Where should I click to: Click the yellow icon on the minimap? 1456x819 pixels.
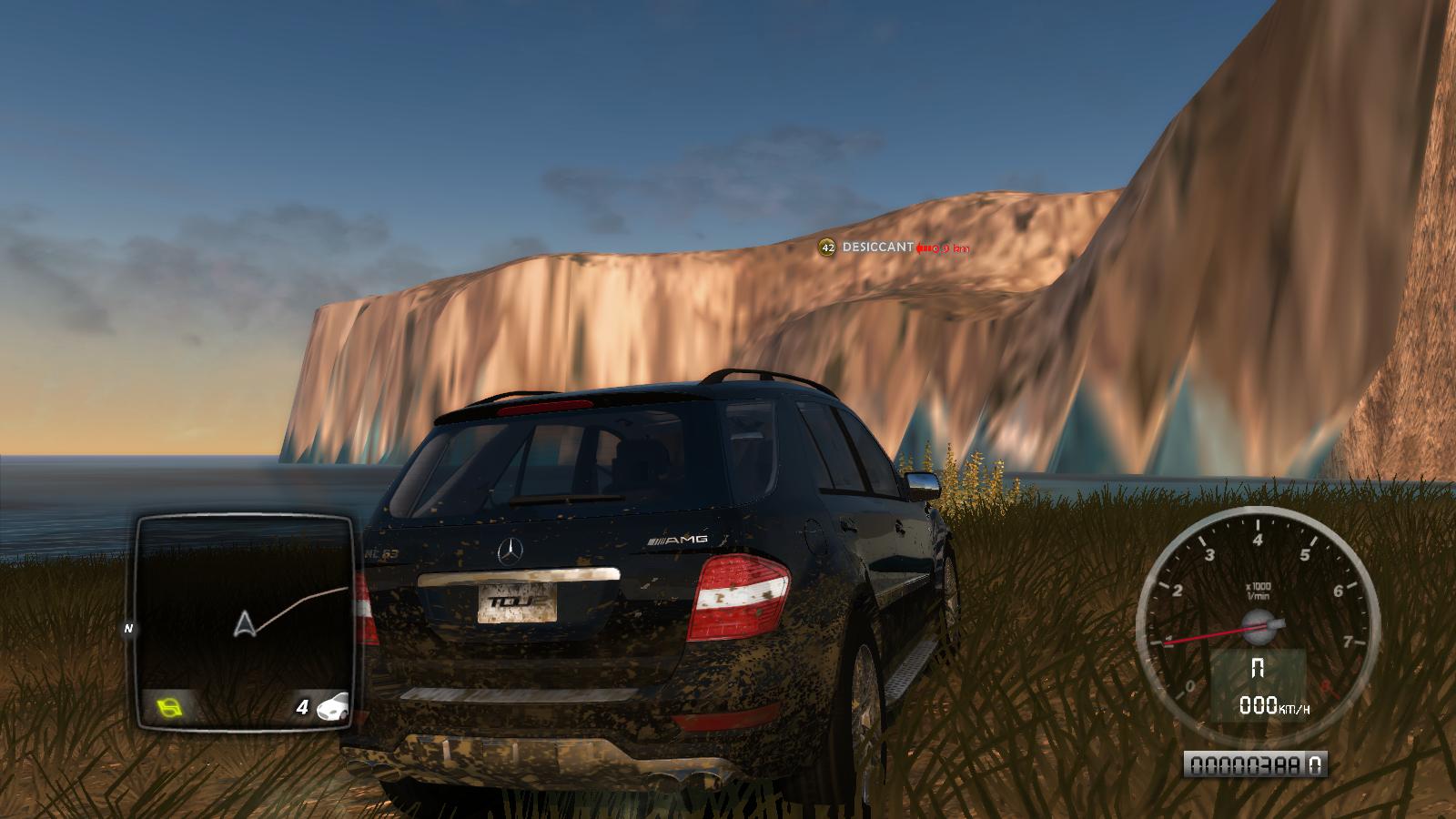[169, 705]
